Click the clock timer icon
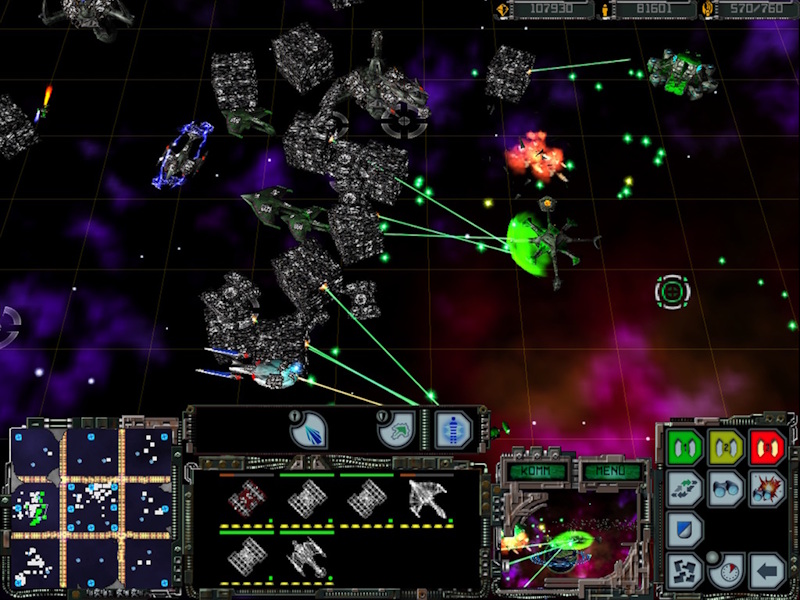 [x=726, y=571]
